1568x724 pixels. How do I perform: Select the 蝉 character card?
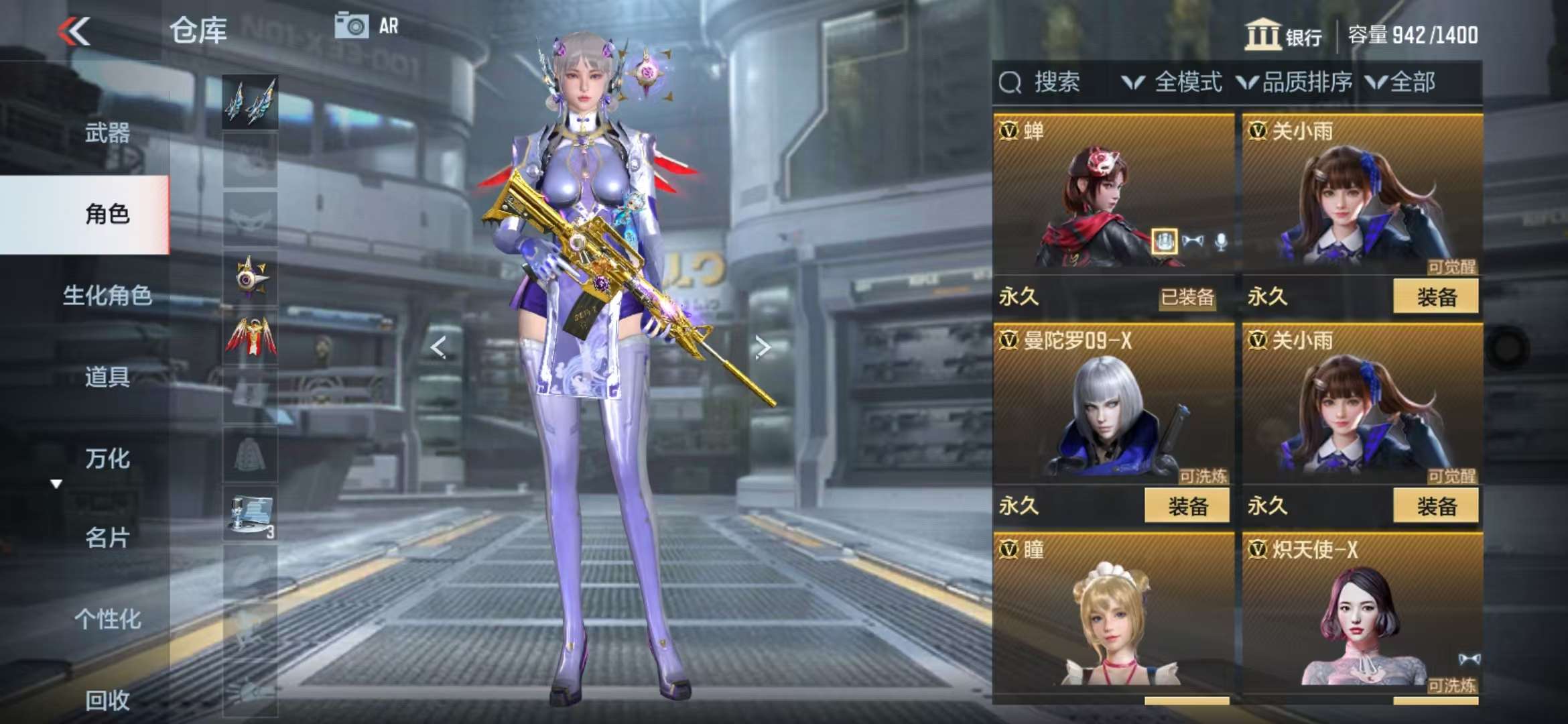(1112, 194)
